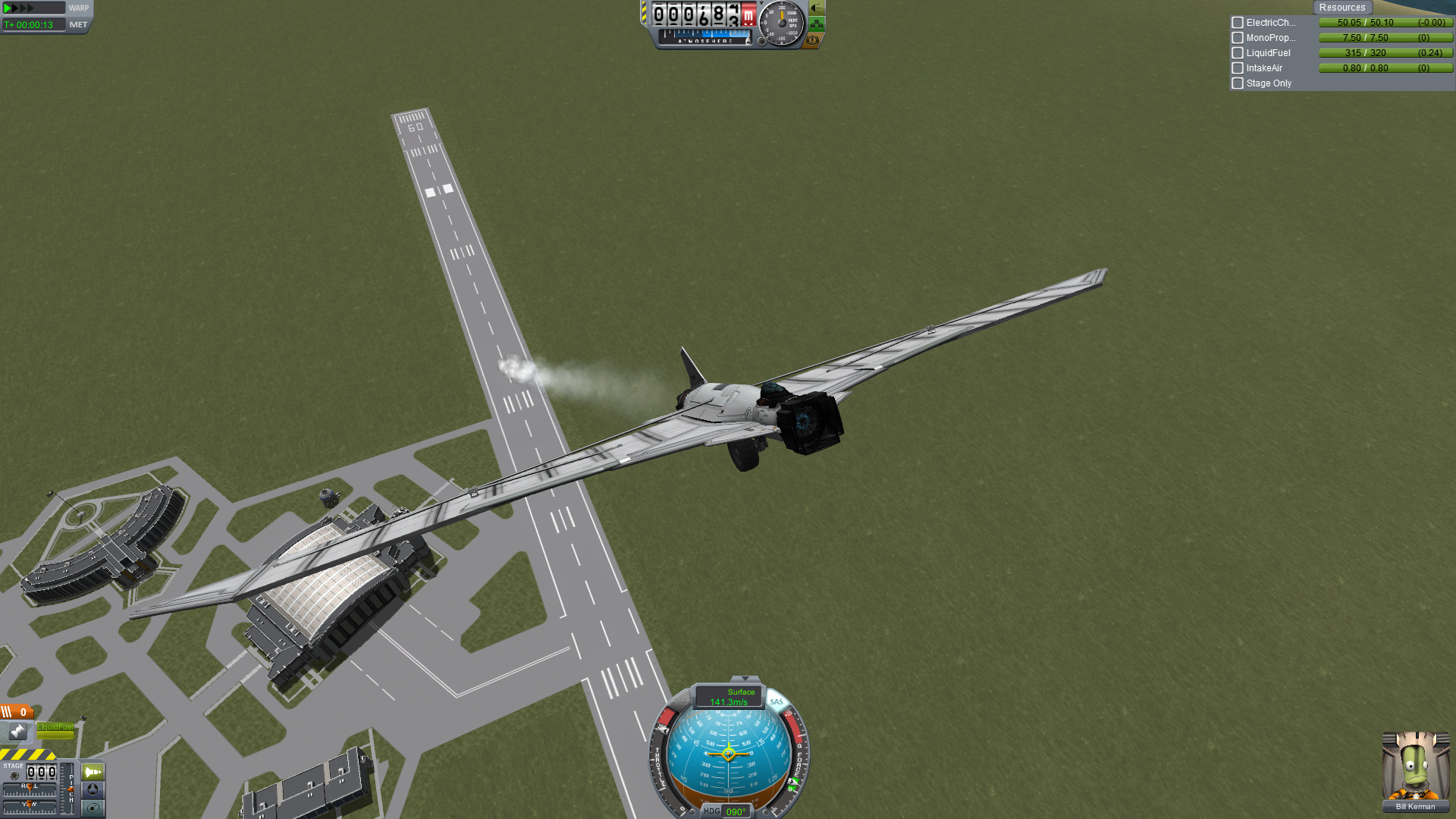Toggle the SAS indicator on the navball
The image size is (1456, 819).
tap(777, 701)
